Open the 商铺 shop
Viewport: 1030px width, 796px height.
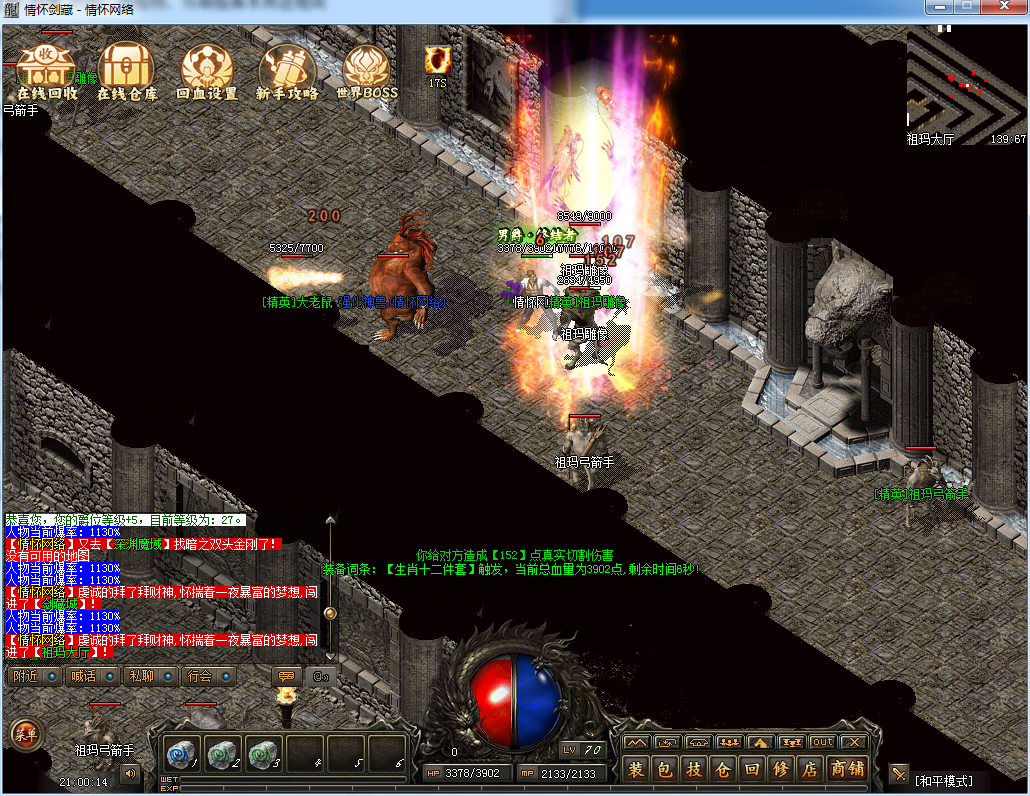pos(848,769)
